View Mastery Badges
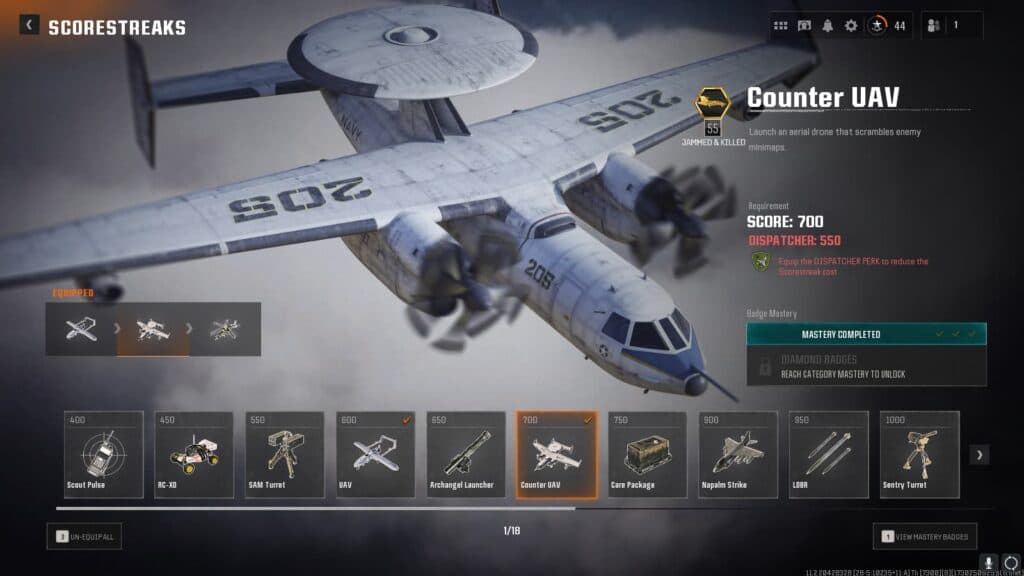 925,537
